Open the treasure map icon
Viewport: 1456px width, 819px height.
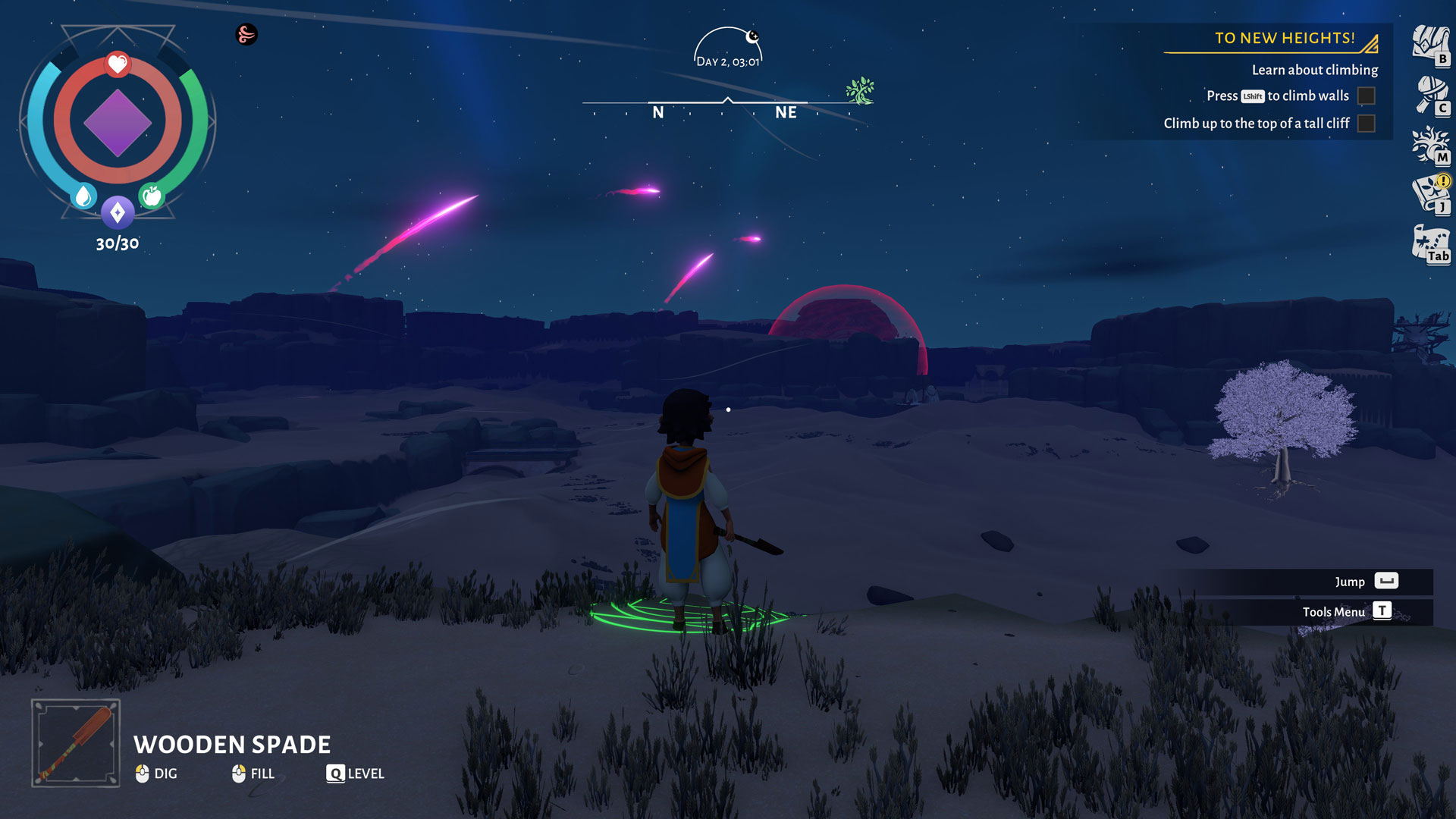click(1430, 244)
